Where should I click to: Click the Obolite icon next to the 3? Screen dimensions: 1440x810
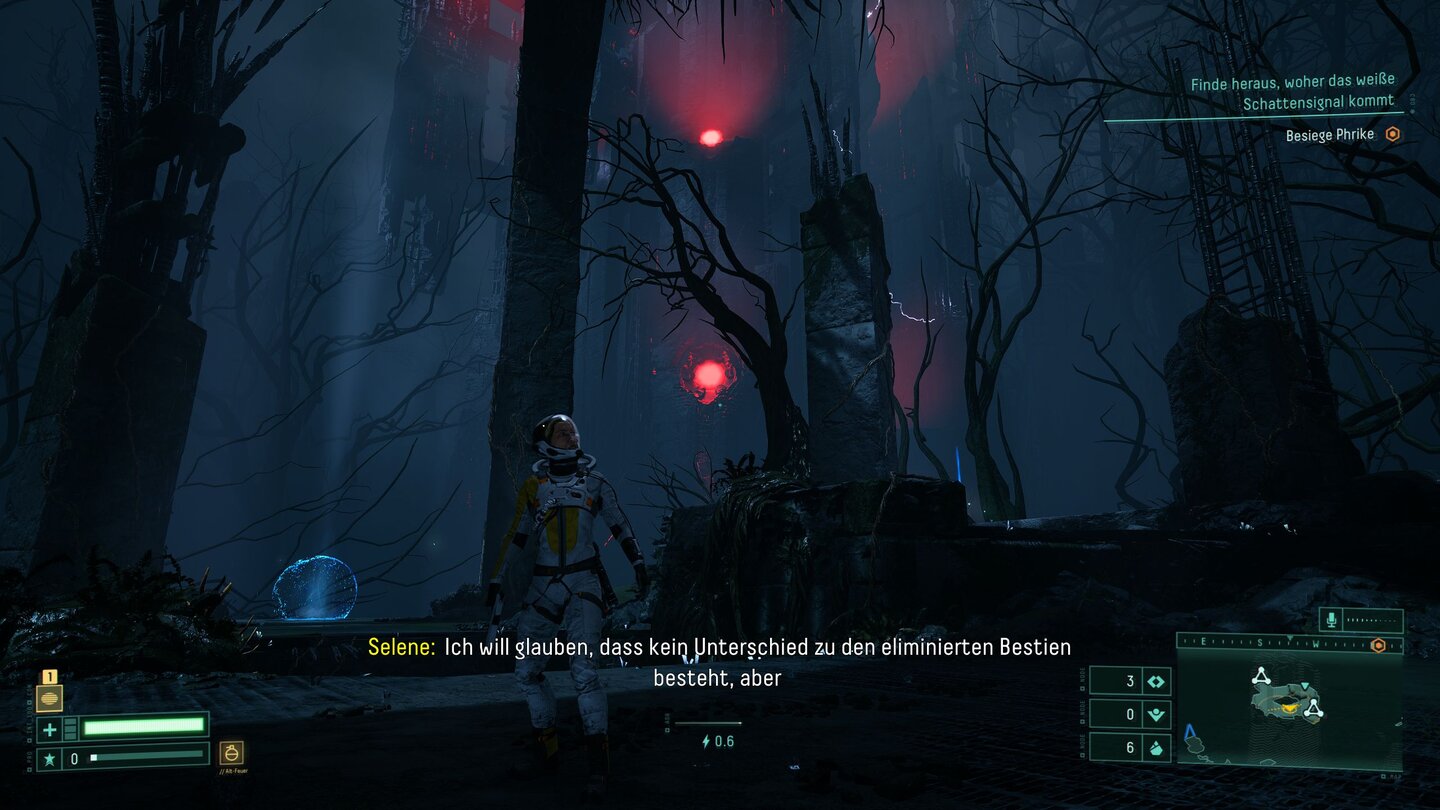click(x=1155, y=681)
